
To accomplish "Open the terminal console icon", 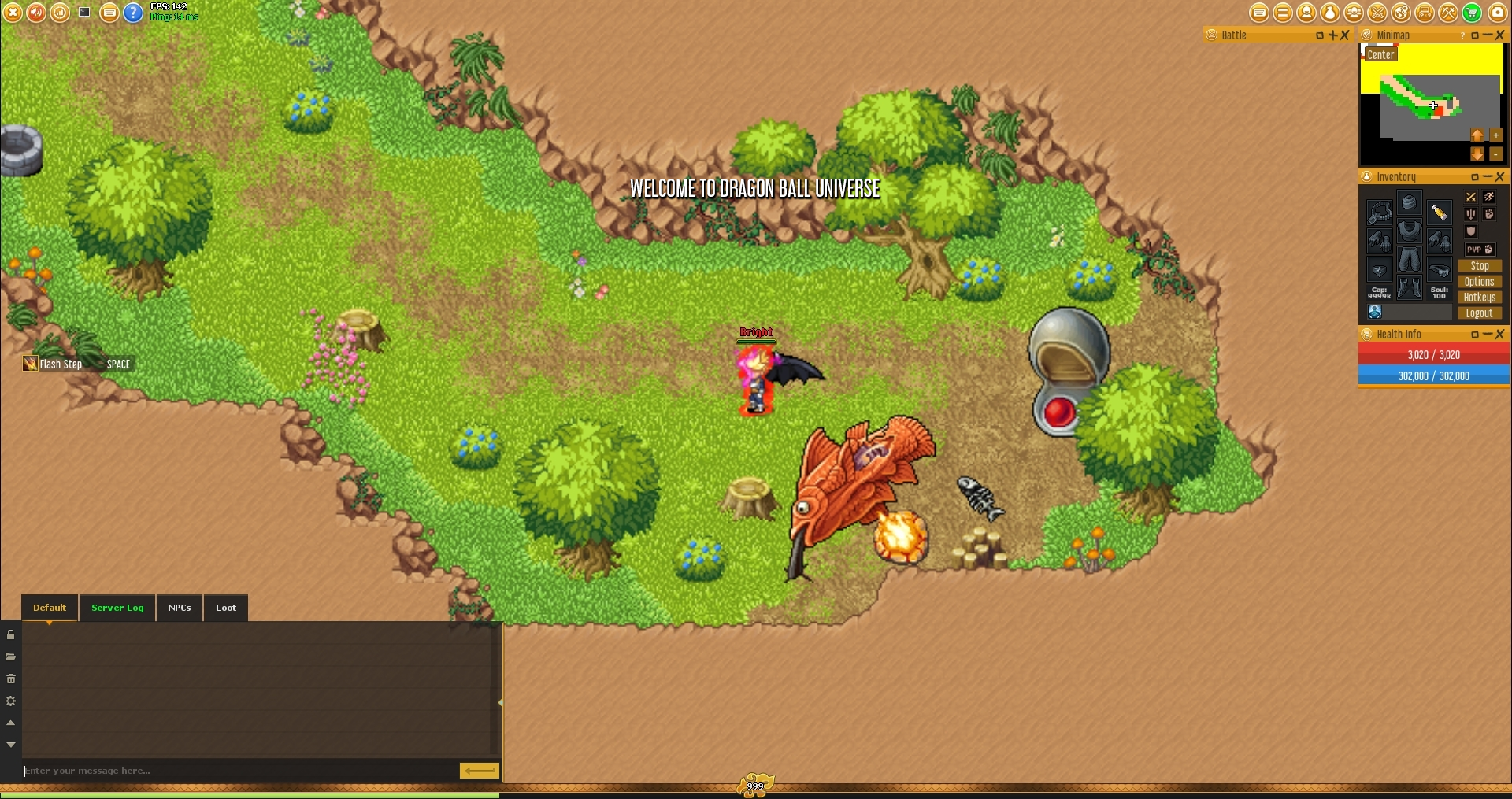I will click(x=84, y=13).
